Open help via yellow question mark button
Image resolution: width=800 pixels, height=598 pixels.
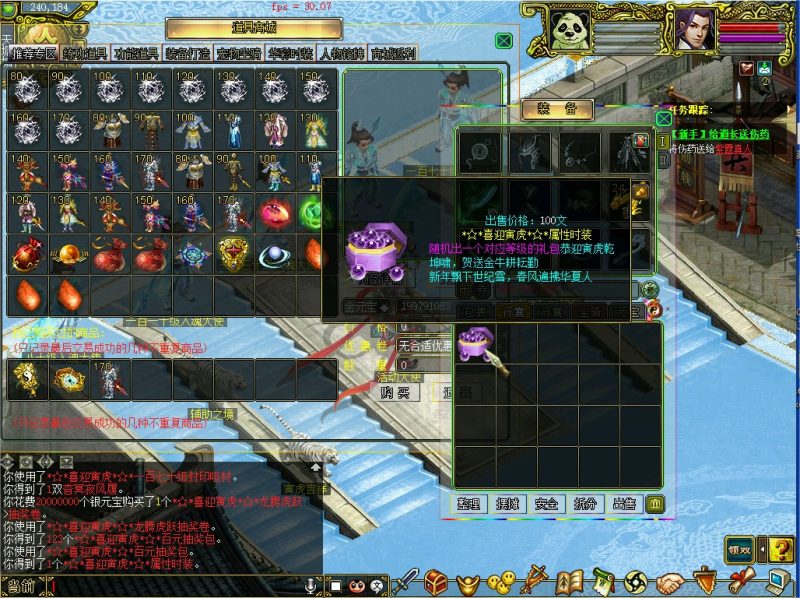[x=781, y=548]
